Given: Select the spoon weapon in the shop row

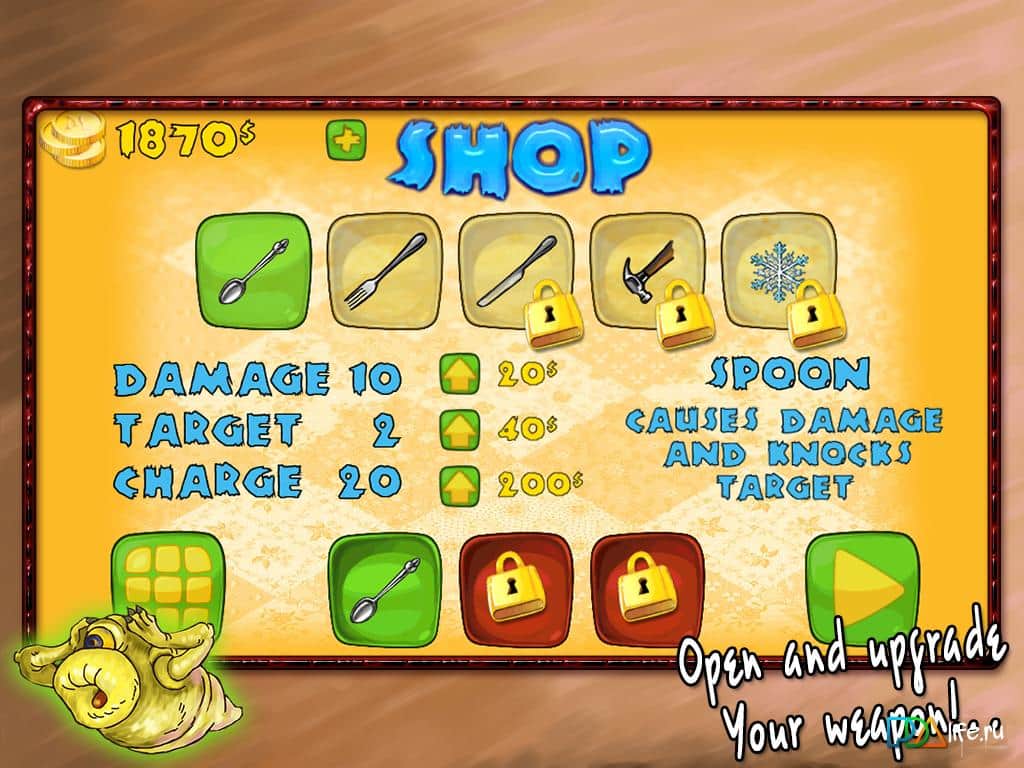Looking at the screenshot, I should 253,270.
